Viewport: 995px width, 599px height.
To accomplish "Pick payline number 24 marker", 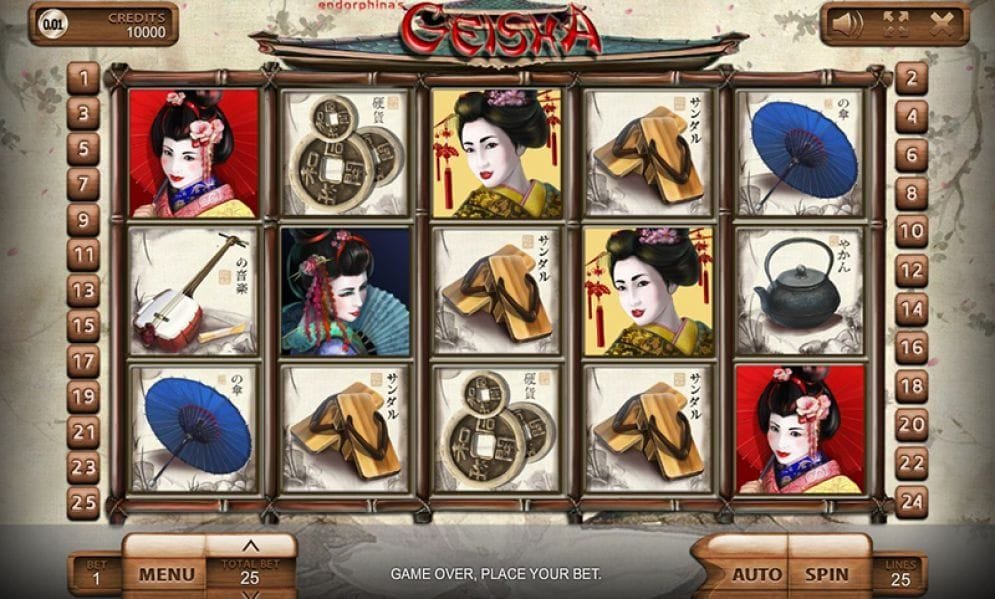I will (x=911, y=502).
